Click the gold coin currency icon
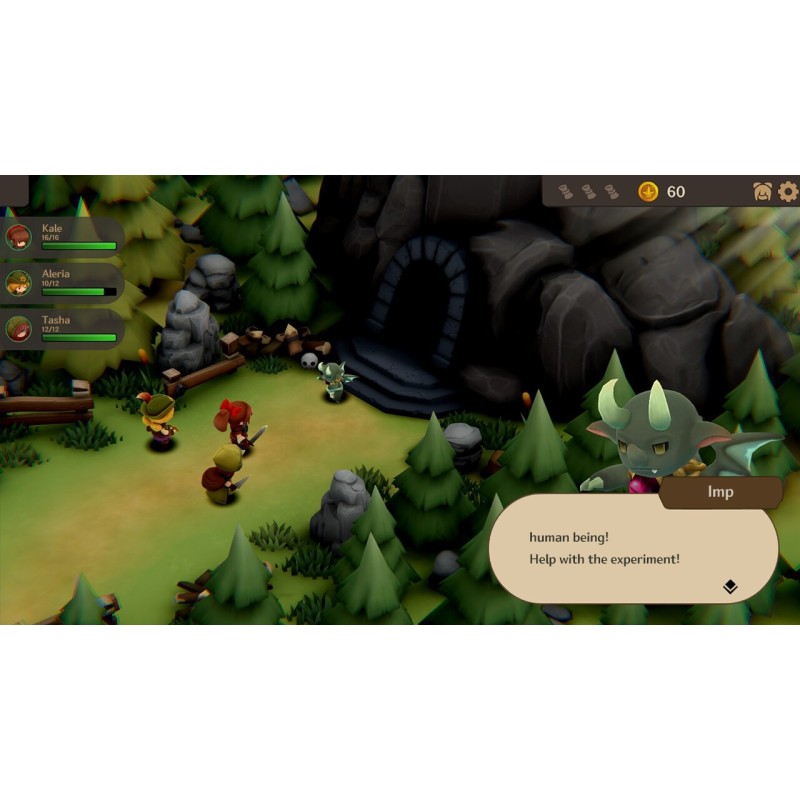The width and height of the screenshot is (800, 800). tap(648, 191)
